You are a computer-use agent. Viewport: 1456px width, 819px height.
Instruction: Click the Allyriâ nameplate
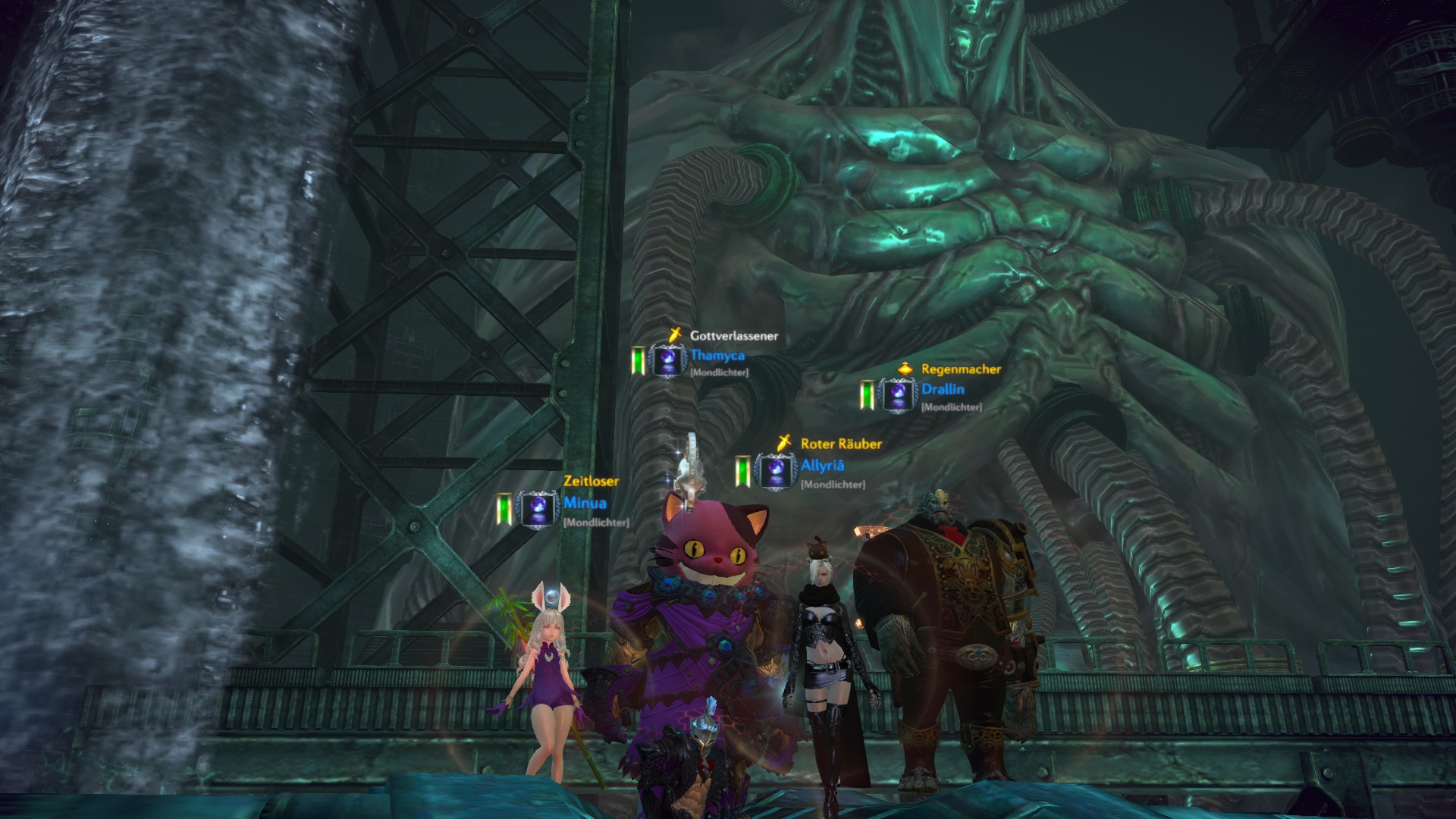pos(822,466)
